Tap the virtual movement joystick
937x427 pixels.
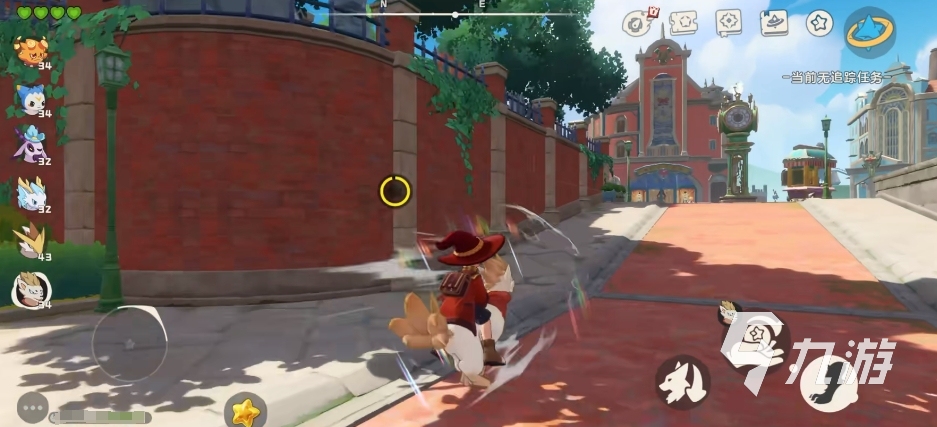click(x=129, y=343)
